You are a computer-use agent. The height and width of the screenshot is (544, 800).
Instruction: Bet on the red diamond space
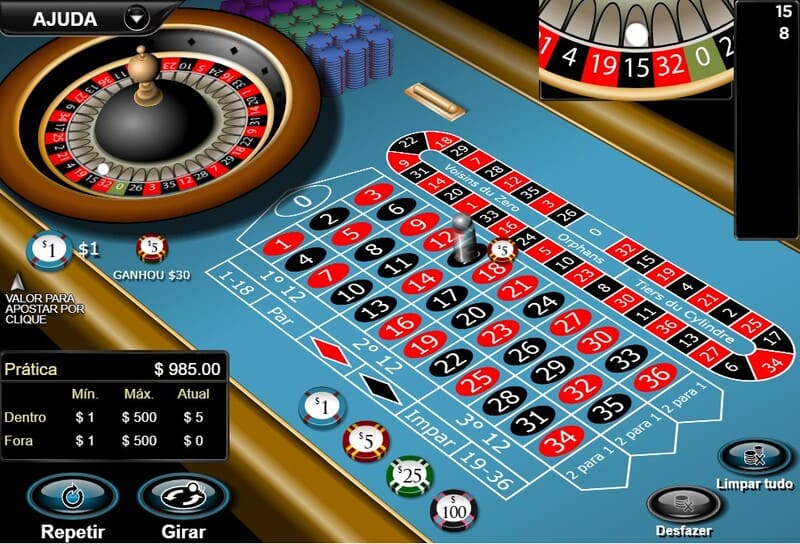(329, 350)
